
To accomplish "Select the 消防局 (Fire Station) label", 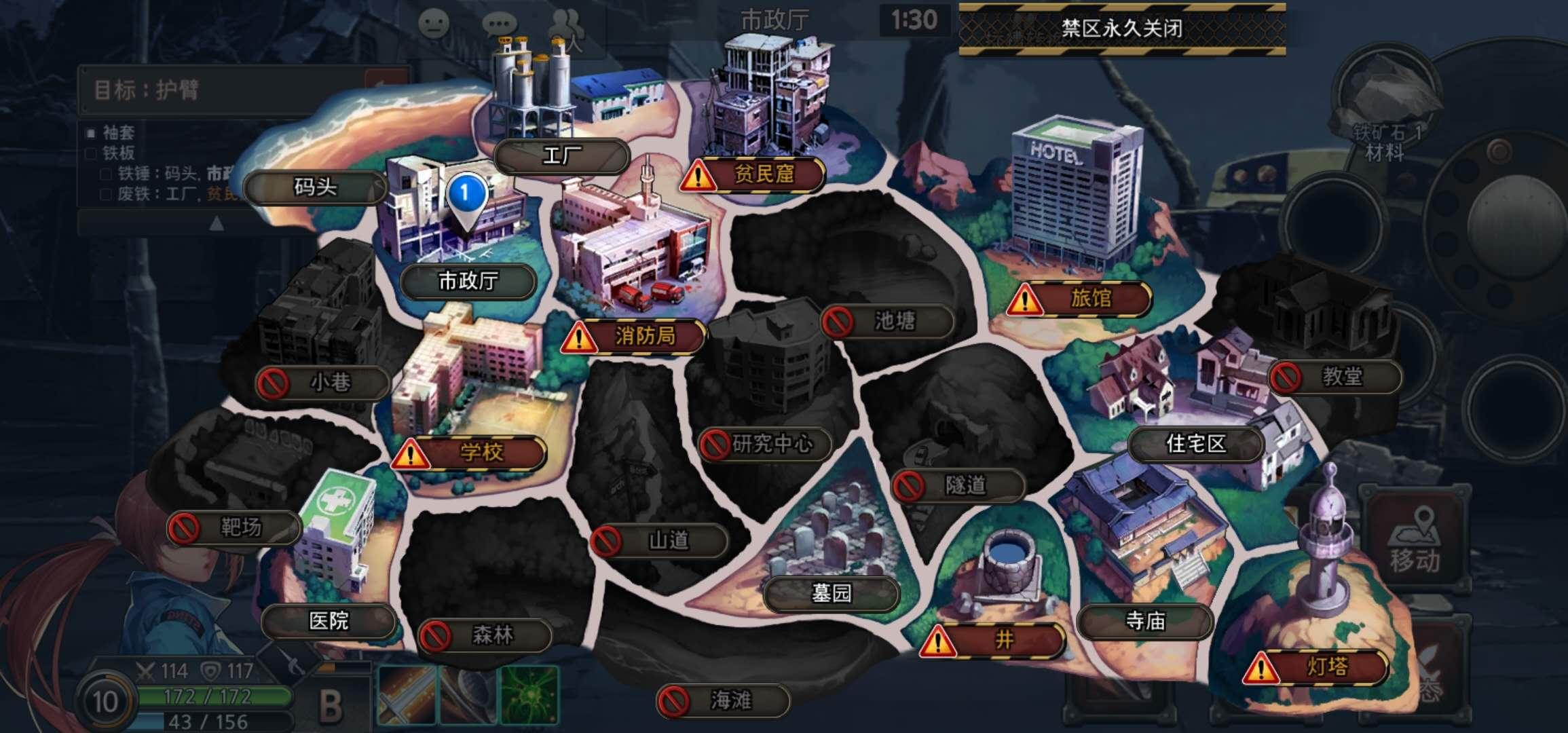I will [x=635, y=336].
